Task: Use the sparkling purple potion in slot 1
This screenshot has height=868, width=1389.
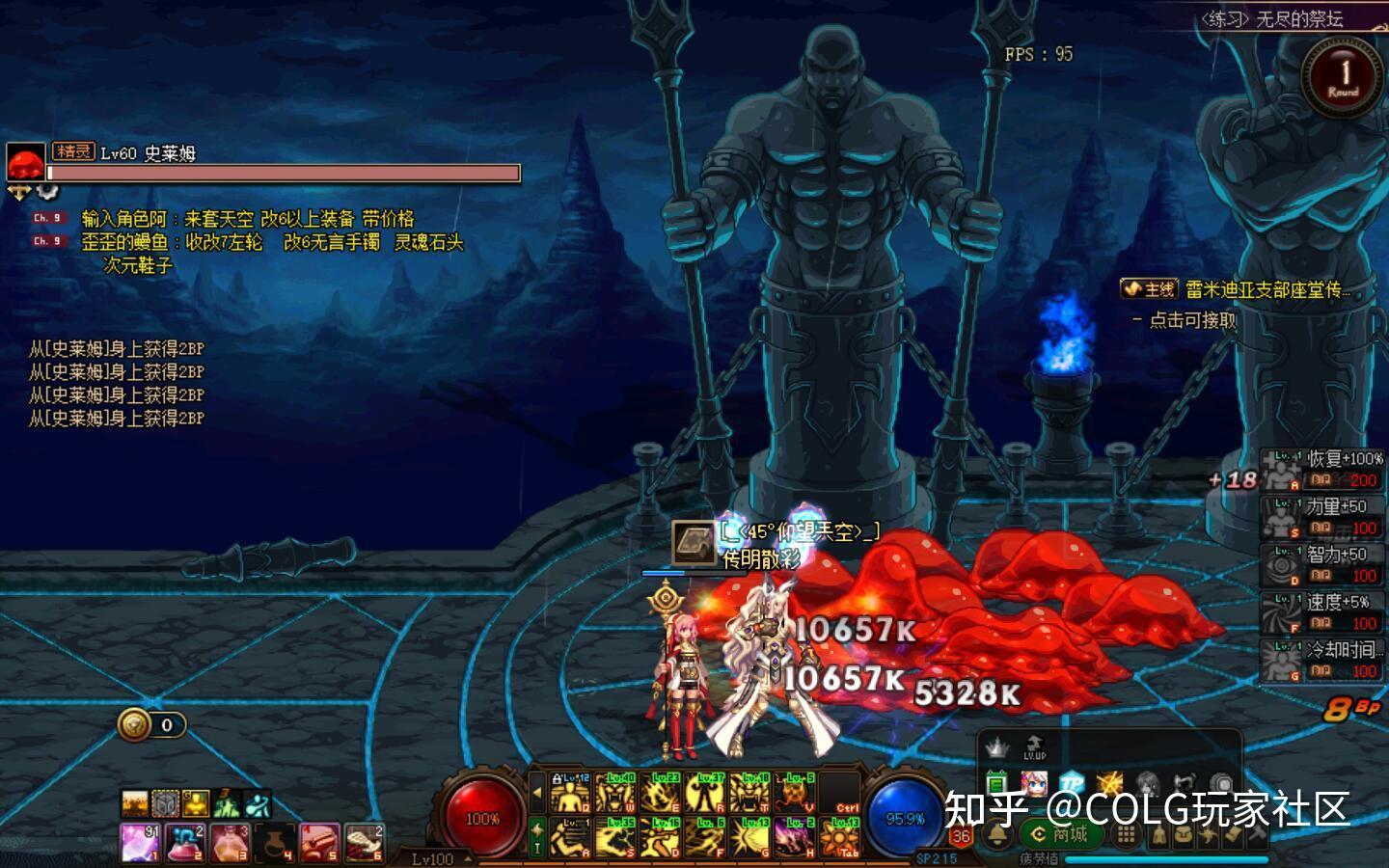Action: [139, 842]
